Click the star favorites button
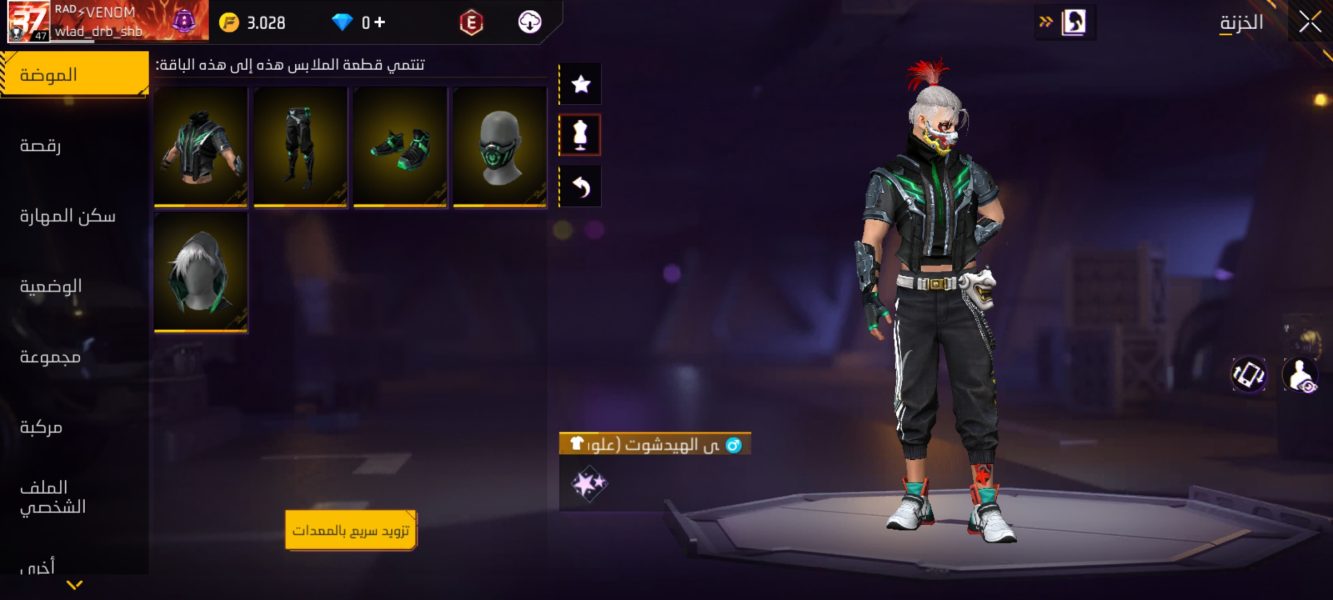The image size is (1333, 600). click(580, 85)
